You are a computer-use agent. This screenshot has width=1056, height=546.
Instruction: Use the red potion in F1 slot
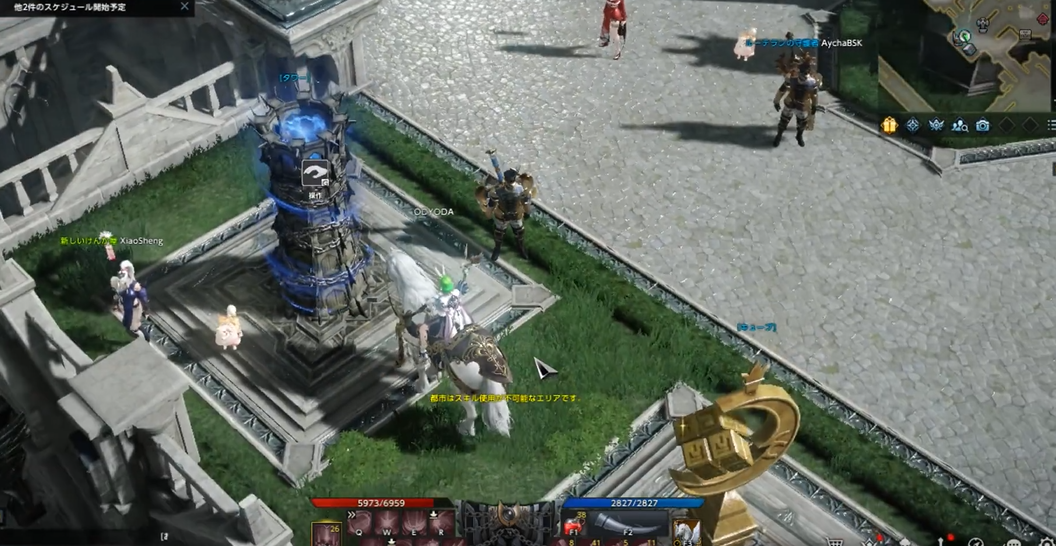click(x=574, y=527)
